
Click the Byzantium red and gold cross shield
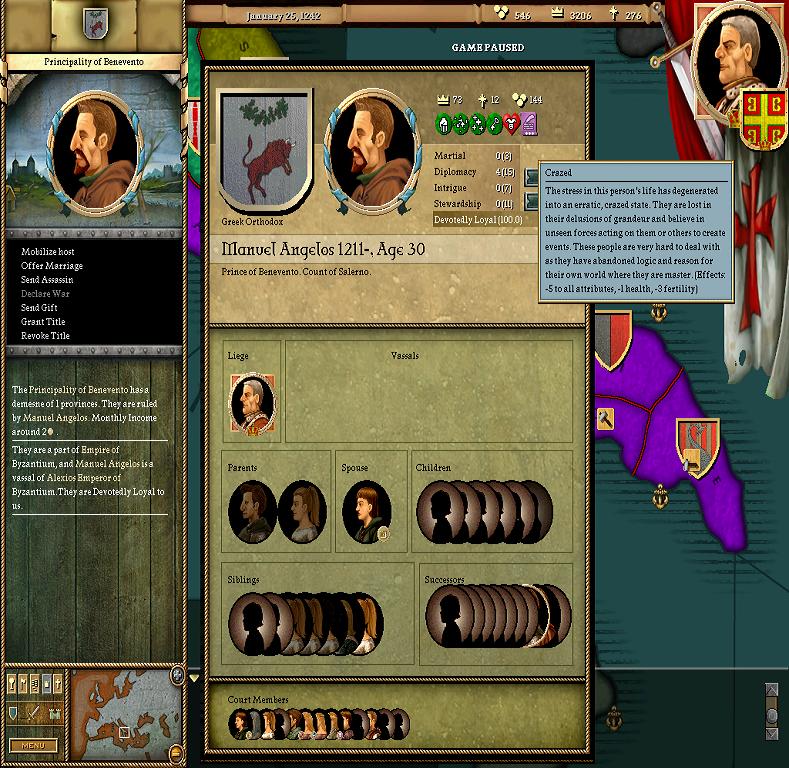tap(759, 112)
